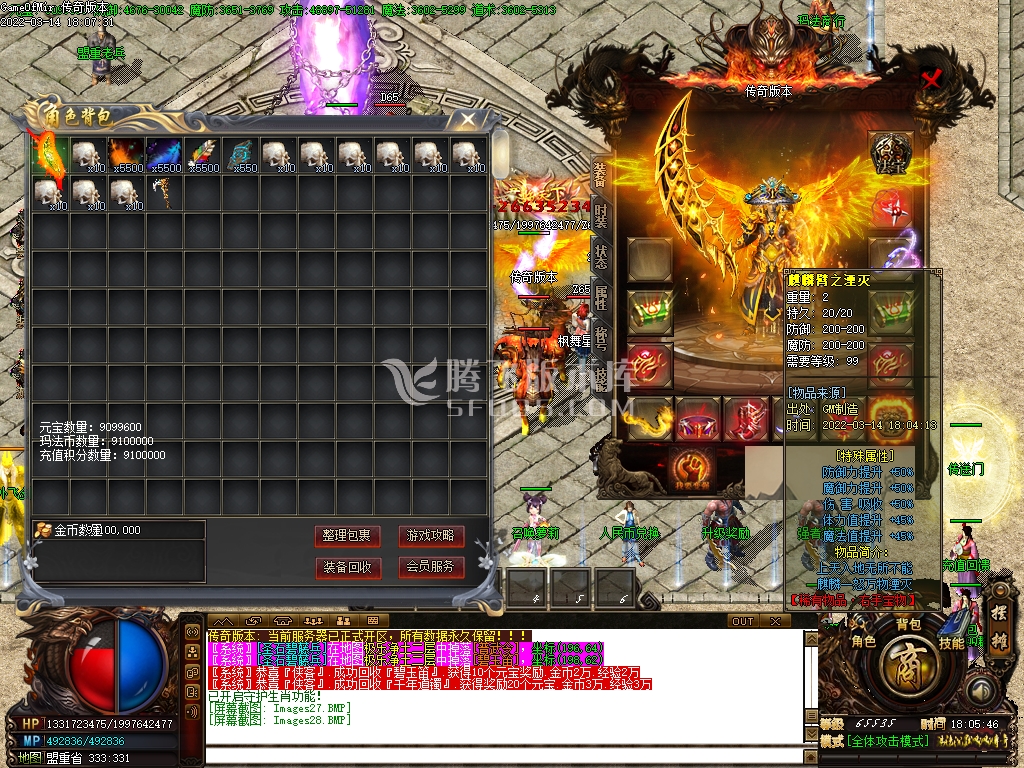Close the character equipment panel with red X
This screenshot has height=768, width=1024.
932,80
